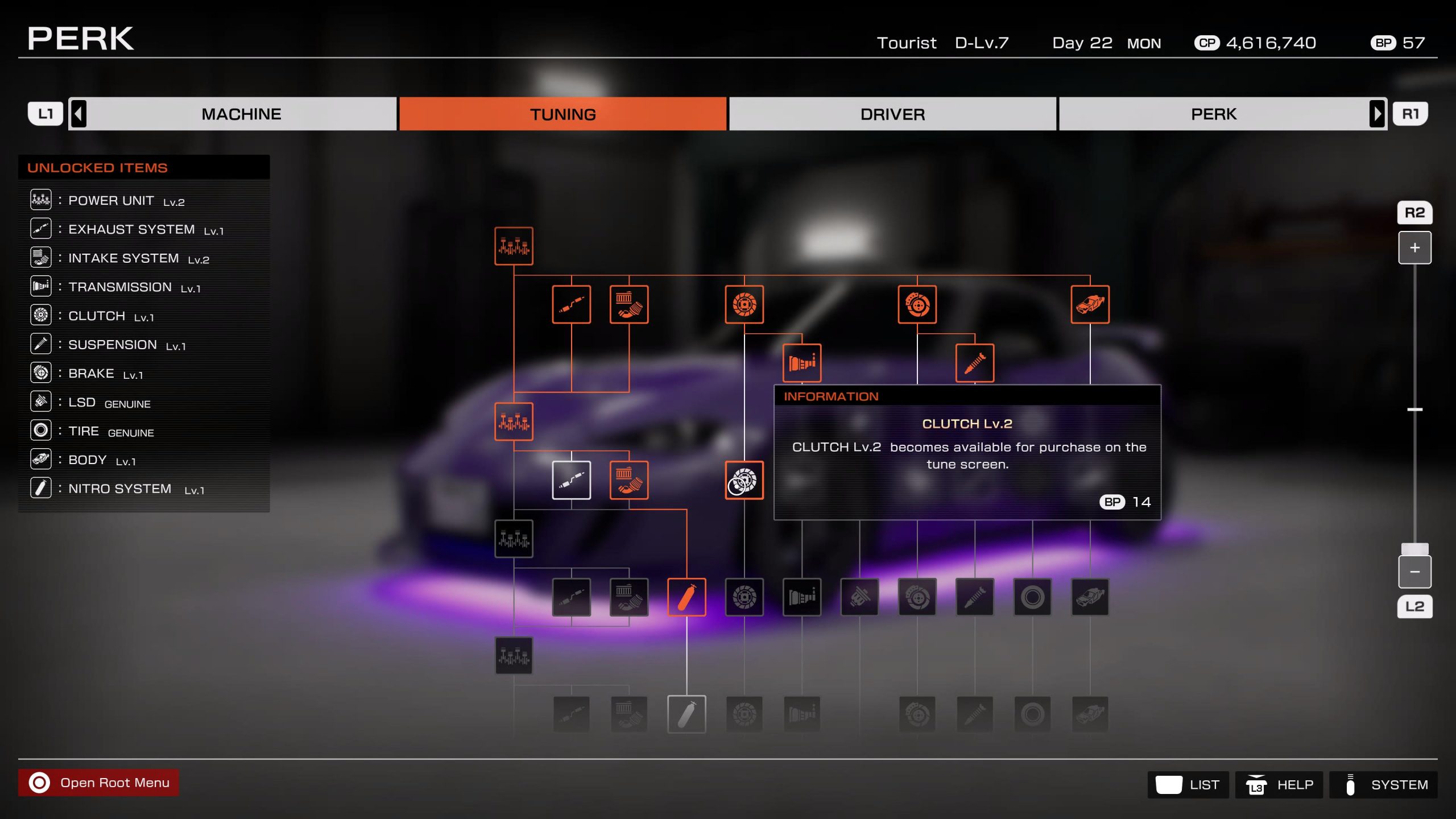Select the orange brake disc node

(x=917, y=304)
